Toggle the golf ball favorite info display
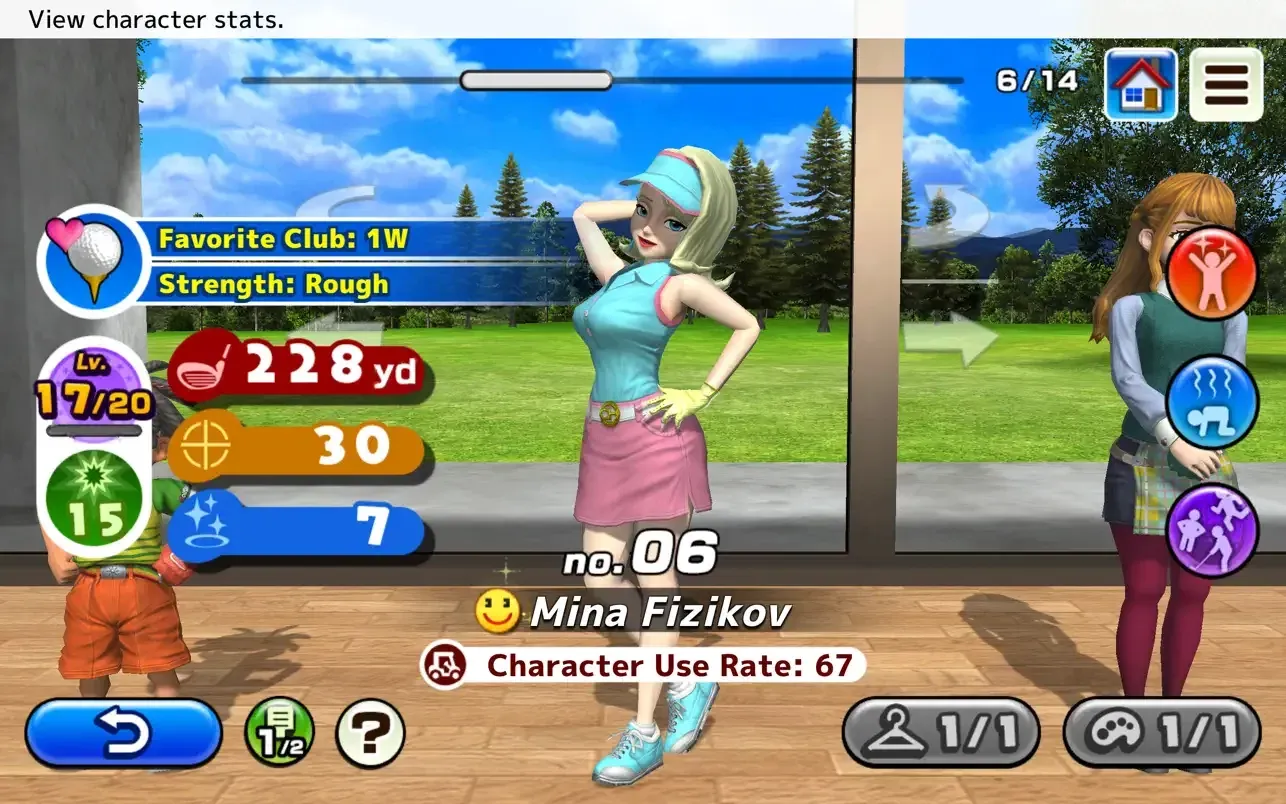Image resolution: width=1286 pixels, height=804 pixels. pos(93,258)
